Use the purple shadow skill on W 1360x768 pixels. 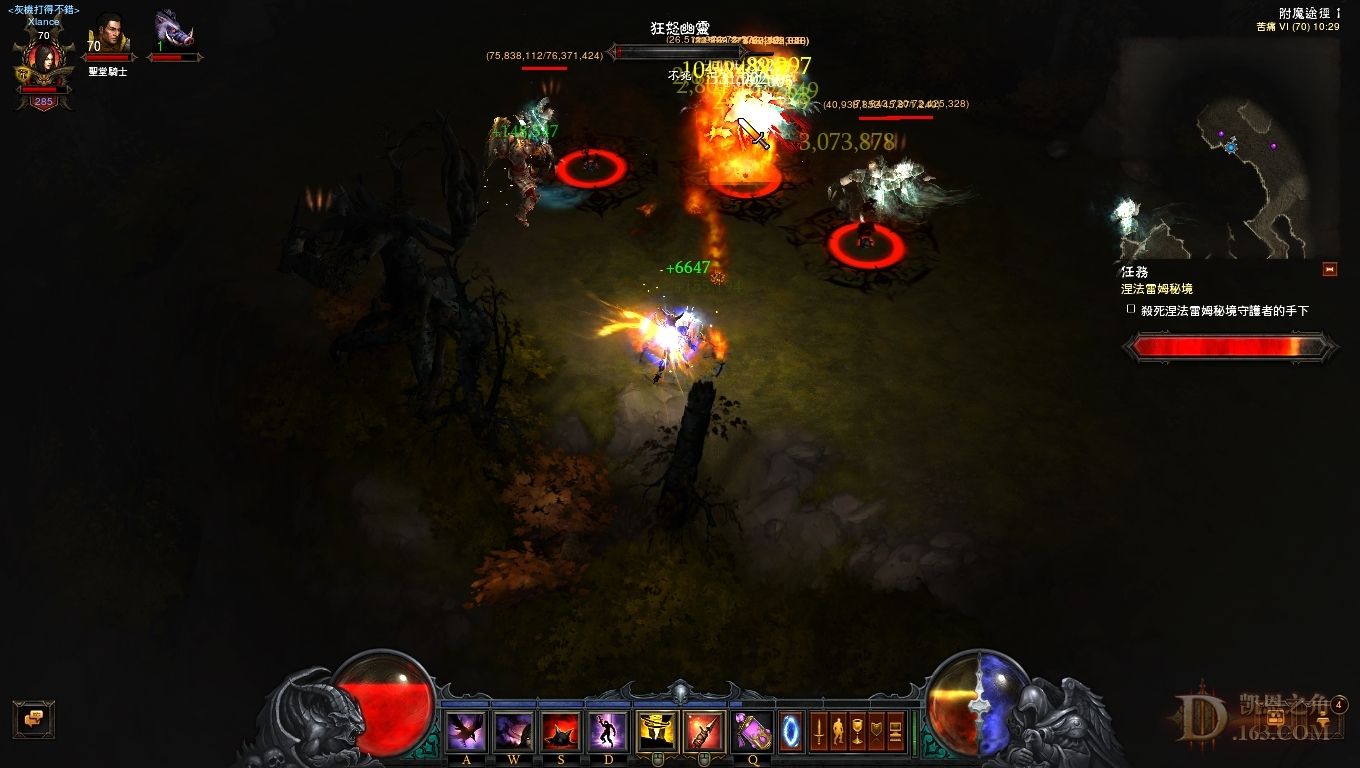coord(514,731)
